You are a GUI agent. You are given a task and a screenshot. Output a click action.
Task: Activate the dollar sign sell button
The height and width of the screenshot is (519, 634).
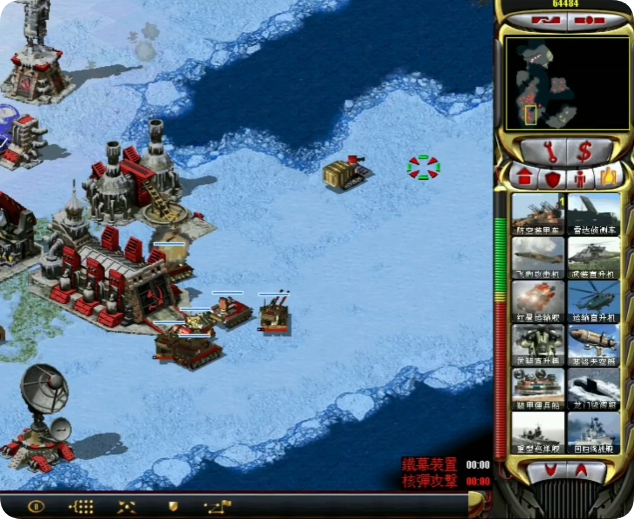click(x=585, y=151)
